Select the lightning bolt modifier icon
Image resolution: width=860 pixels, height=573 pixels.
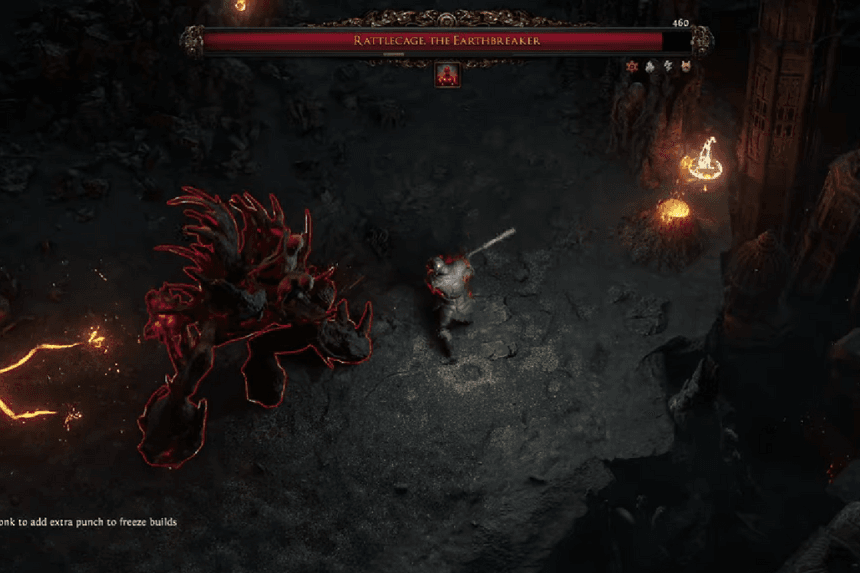(x=667, y=66)
